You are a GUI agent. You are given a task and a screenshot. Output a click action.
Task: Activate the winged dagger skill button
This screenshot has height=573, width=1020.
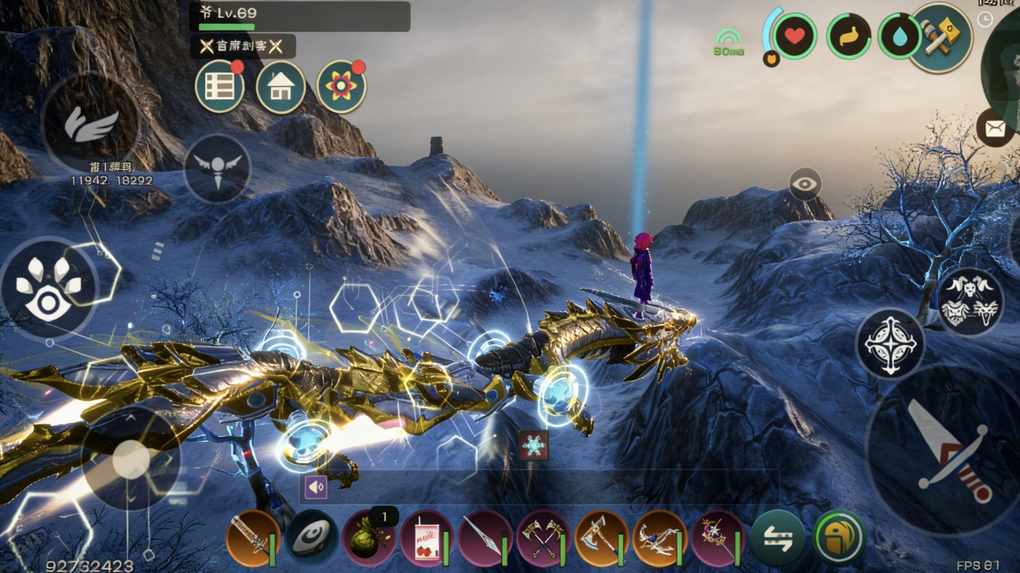coord(217,167)
